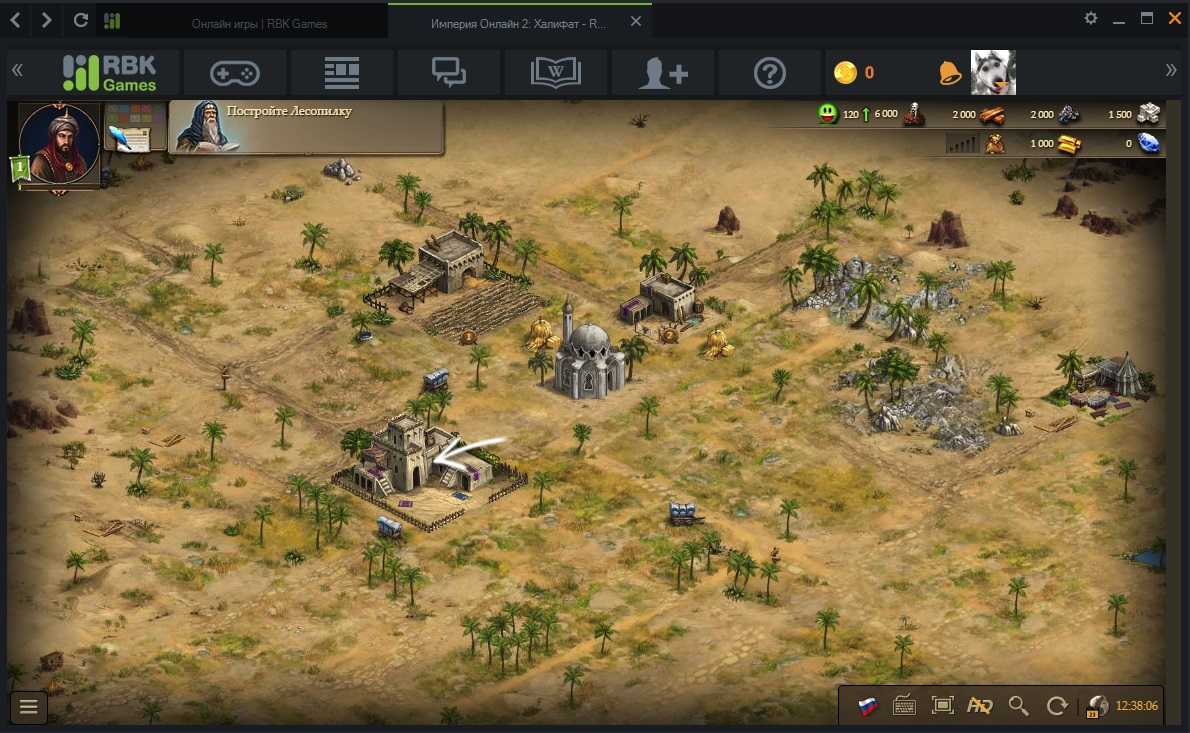Open the keyboard shortcuts icon
The image size is (1190, 733).
pos(905,706)
